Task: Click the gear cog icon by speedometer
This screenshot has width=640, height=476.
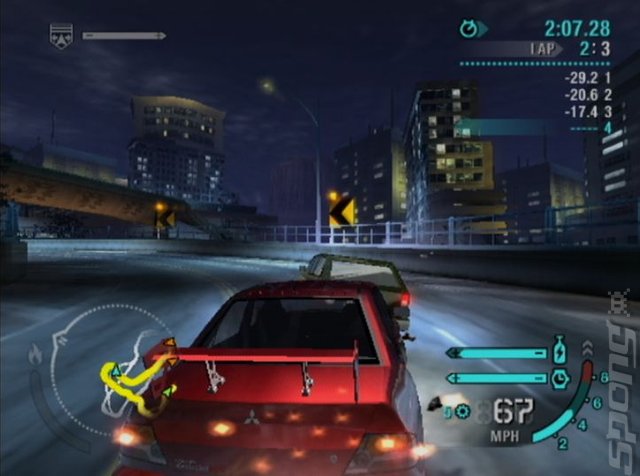Action: tap(463, 410)
